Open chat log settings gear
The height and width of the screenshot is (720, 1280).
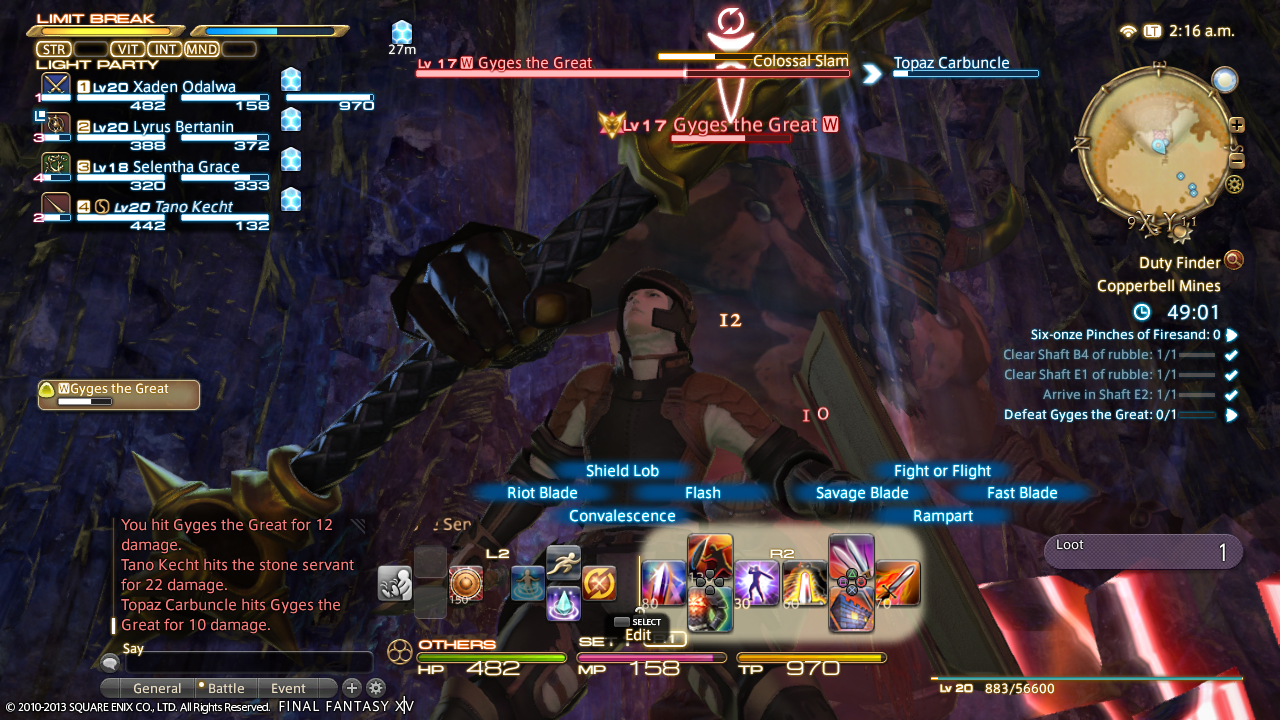point(376,688)
